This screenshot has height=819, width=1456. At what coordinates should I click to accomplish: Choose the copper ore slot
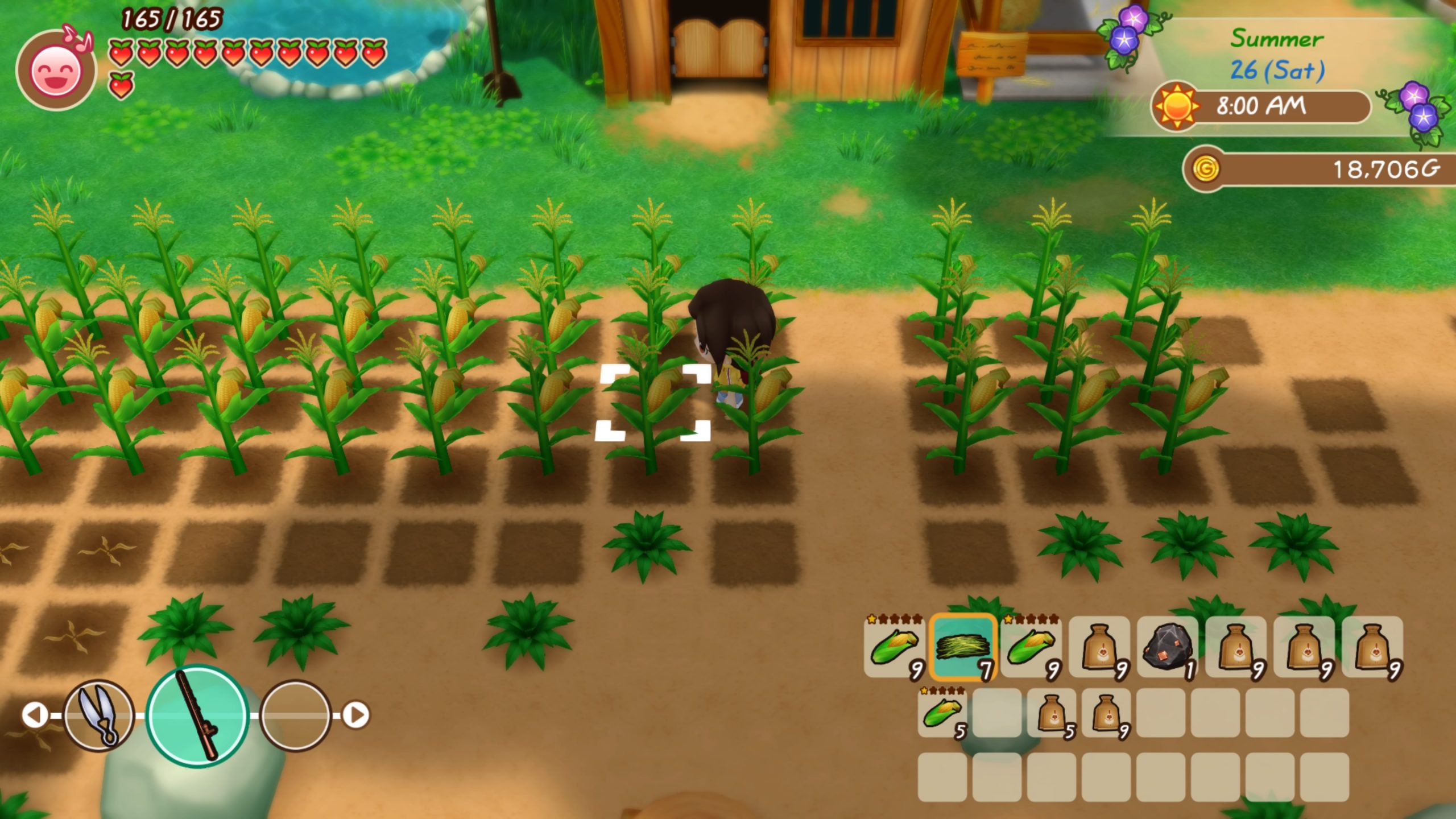click(x=1167, y=648)
